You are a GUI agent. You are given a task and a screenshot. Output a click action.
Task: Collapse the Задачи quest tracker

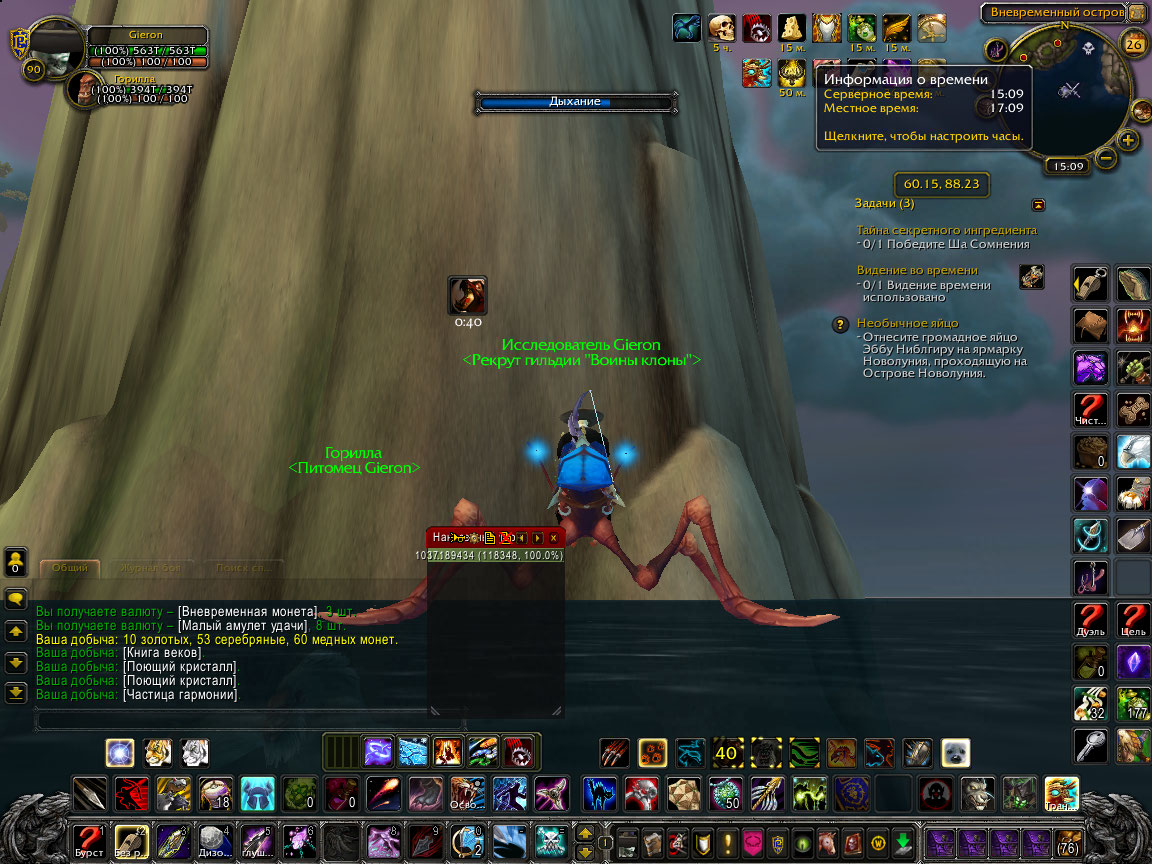(1038, 204)
